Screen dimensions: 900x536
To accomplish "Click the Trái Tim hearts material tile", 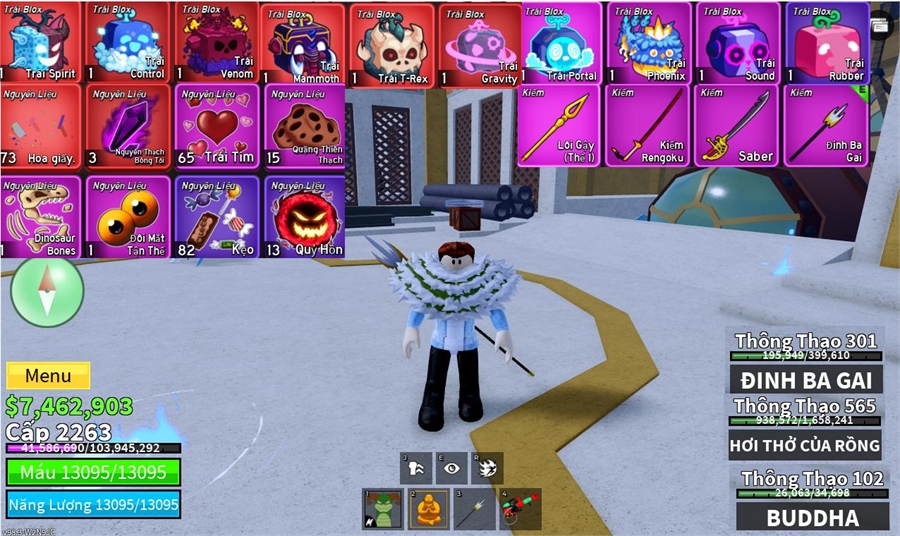I will (x=217, y=126).
